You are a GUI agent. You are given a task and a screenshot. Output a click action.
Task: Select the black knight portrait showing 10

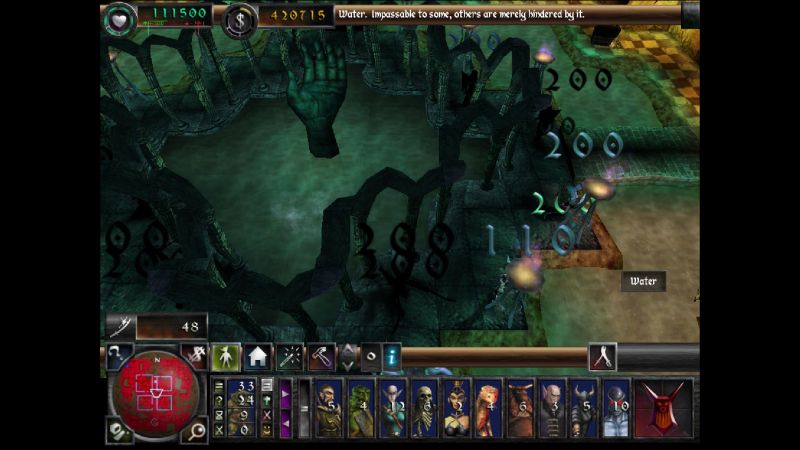[616, 408]
